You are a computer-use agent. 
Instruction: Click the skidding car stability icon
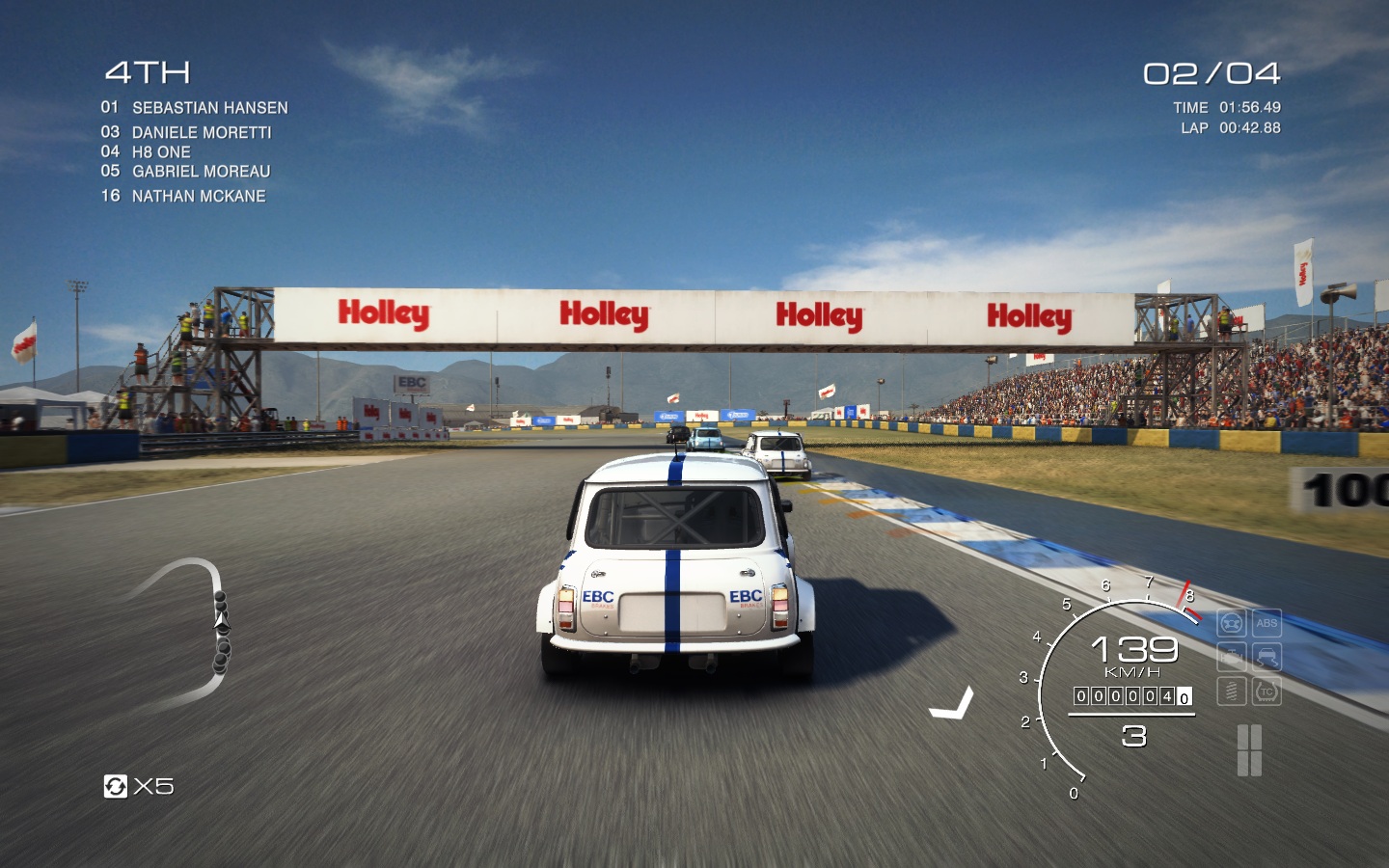pyautogui.click(x=1266, y=657)
